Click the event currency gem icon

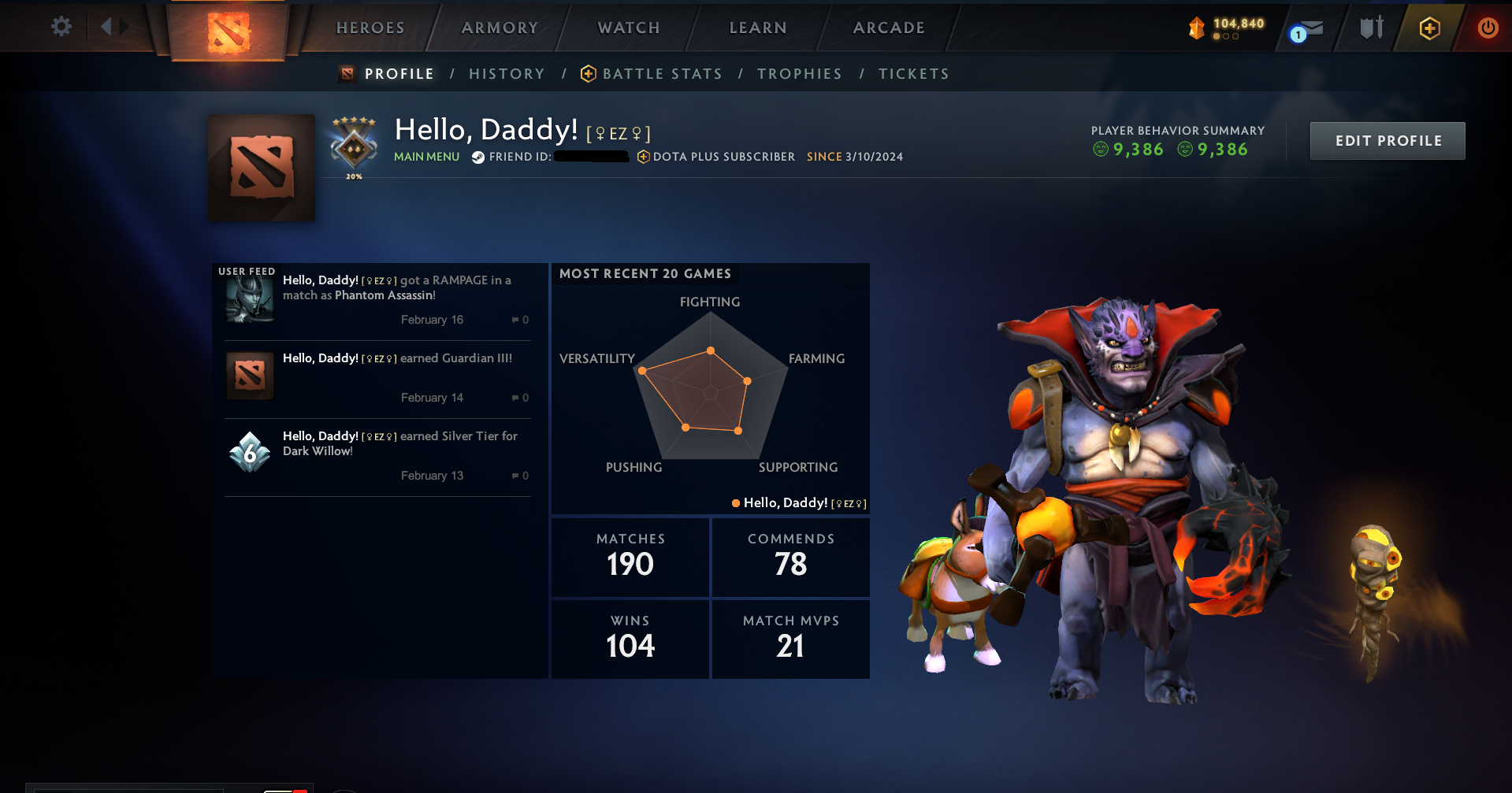click(1197, 27)
